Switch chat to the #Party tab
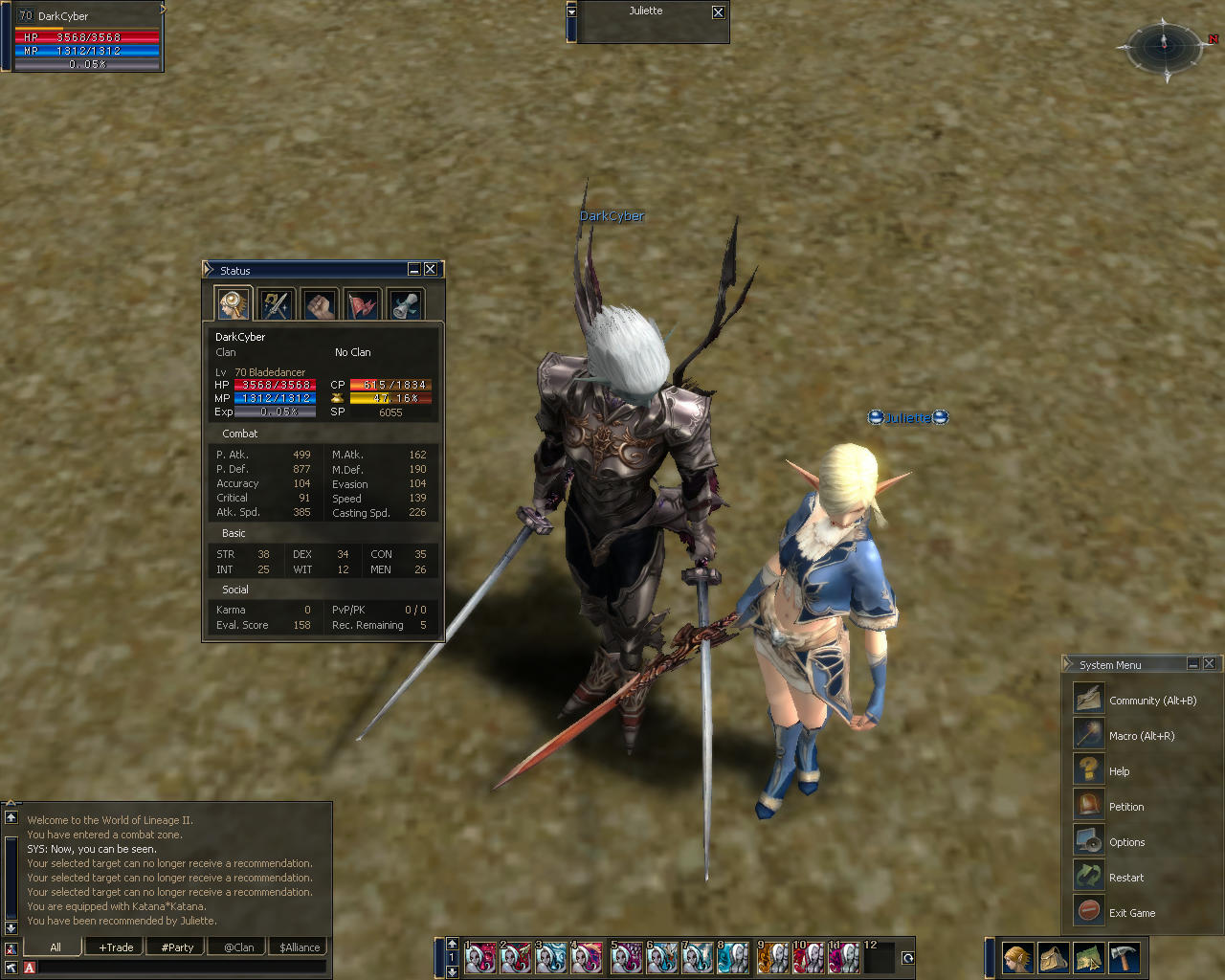1225x980 pixels. click(177, 947)
